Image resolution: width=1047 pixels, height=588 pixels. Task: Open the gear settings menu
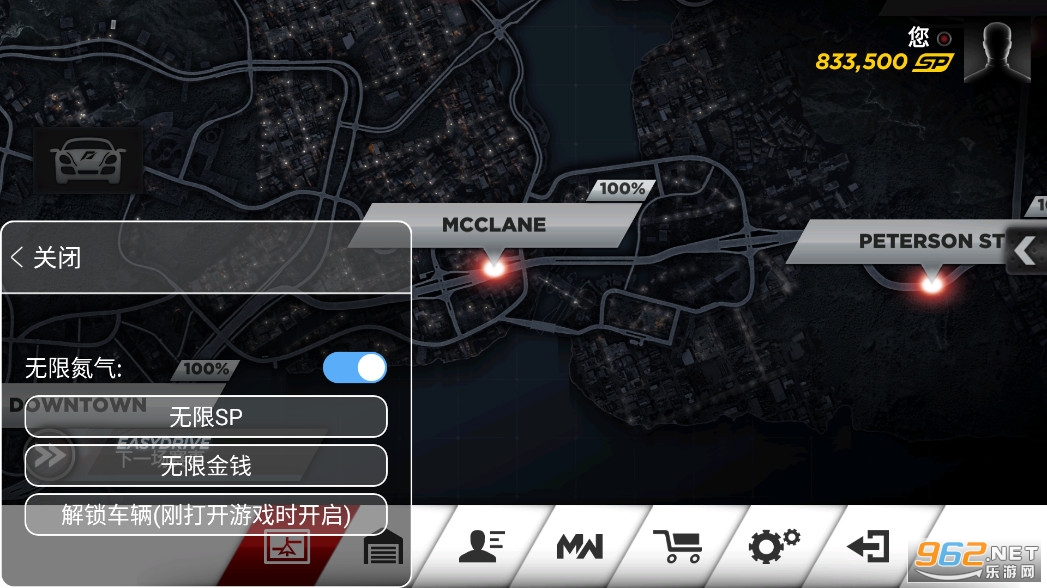point(775,546)
